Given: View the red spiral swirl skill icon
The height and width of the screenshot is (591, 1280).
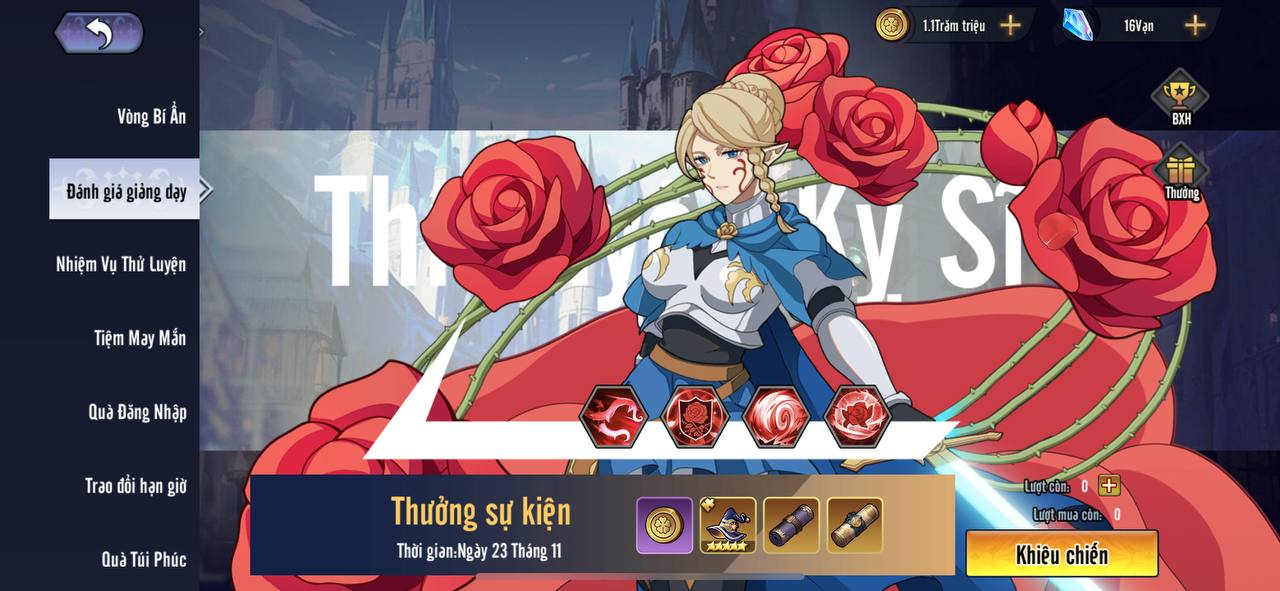Looking at the screenshot, I should pyautogui.click(x=776, y=416).
